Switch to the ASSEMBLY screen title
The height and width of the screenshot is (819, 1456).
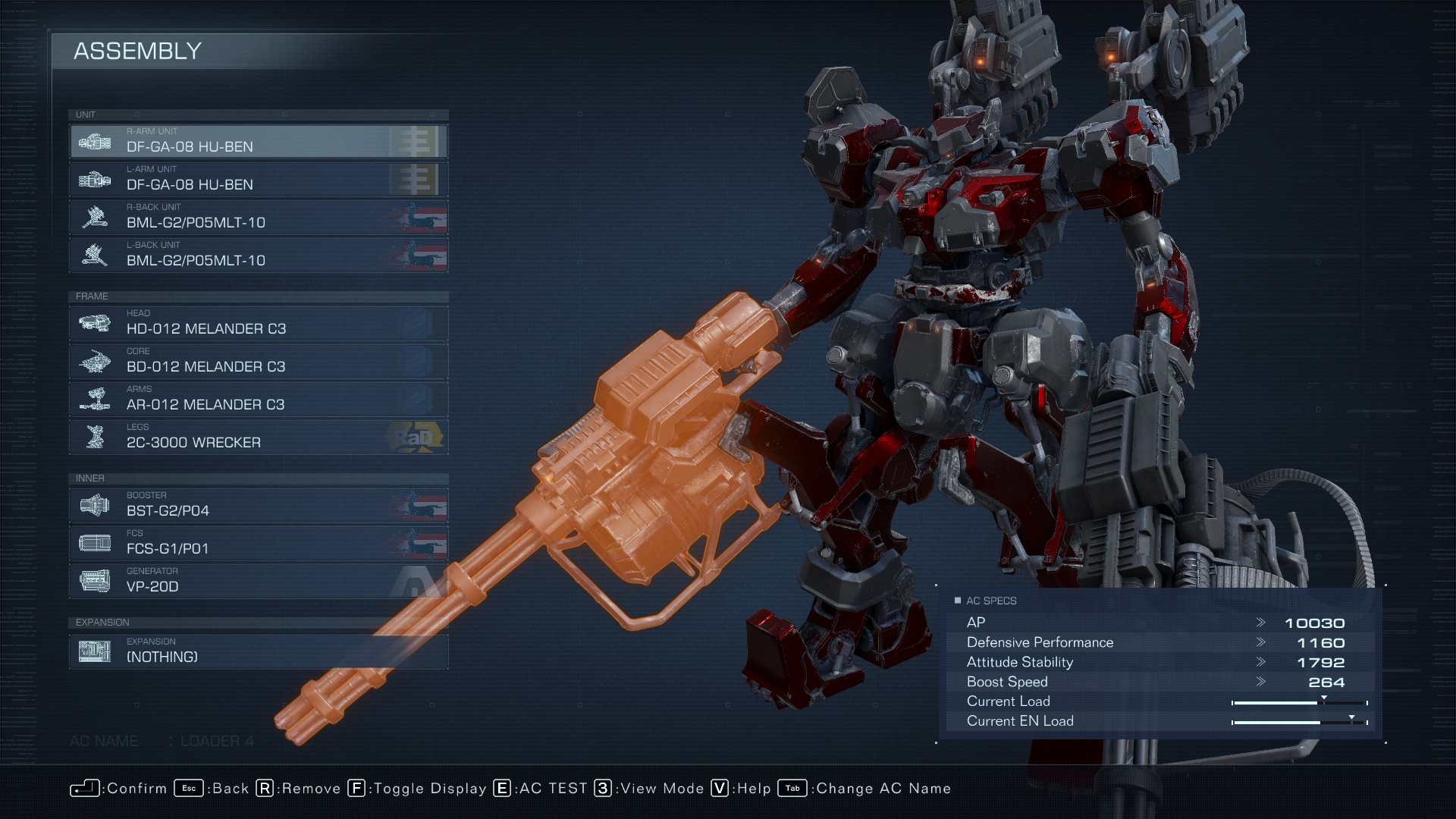click(x=136, y=52)
